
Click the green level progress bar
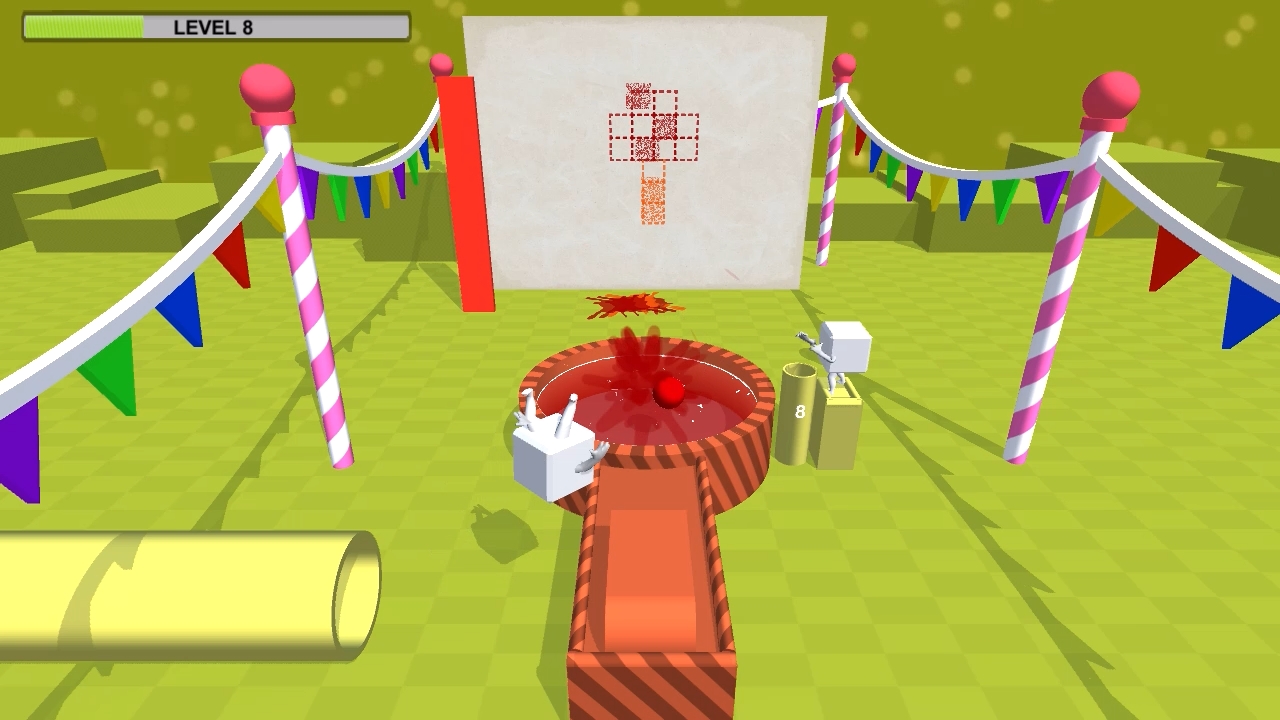tap(85, 27)
